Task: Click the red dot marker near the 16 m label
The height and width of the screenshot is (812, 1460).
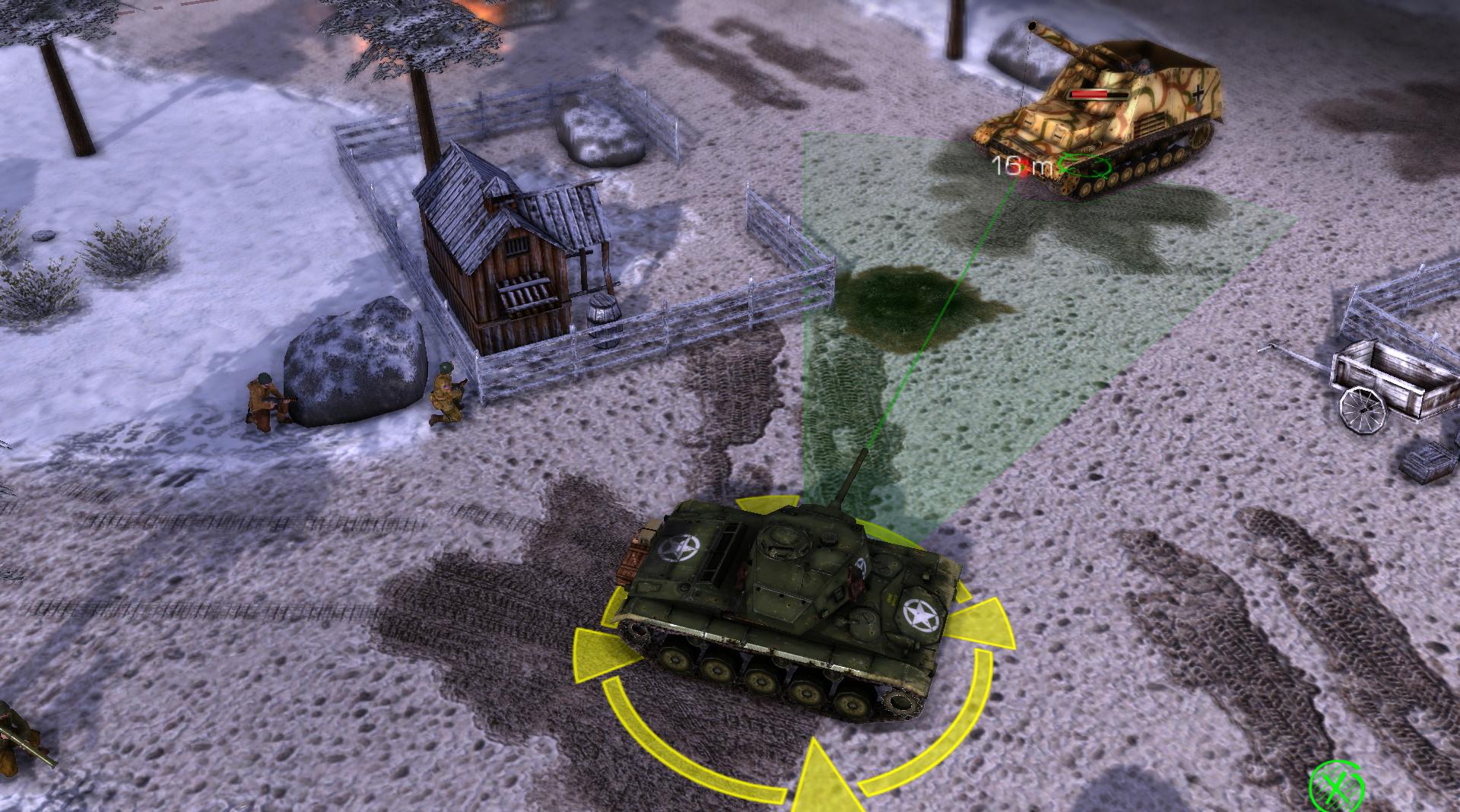Action: [1024, 167]
